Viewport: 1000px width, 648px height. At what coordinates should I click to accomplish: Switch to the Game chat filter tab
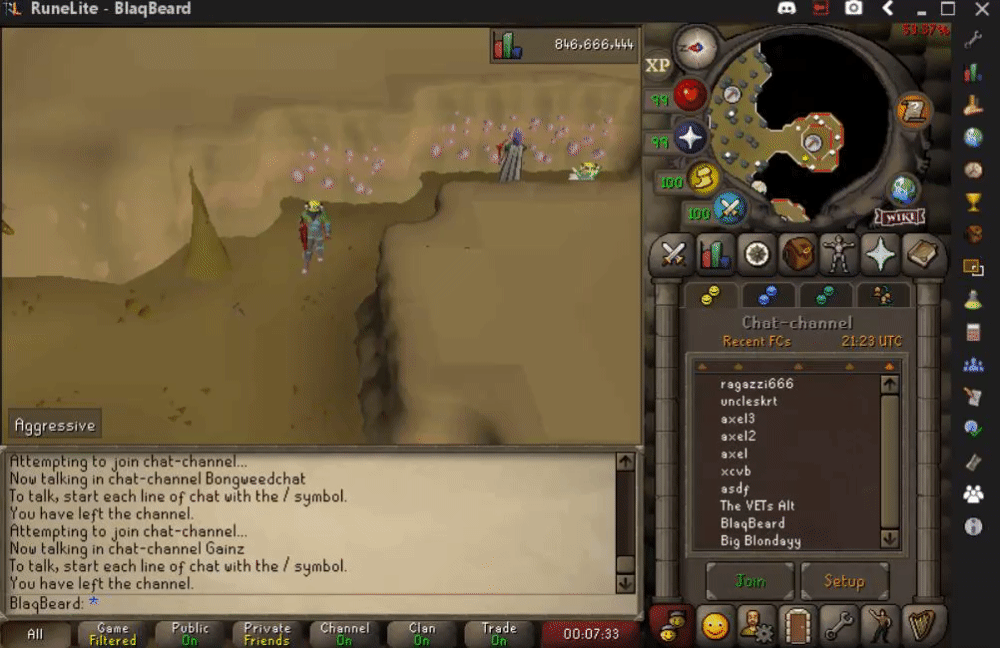112,634
